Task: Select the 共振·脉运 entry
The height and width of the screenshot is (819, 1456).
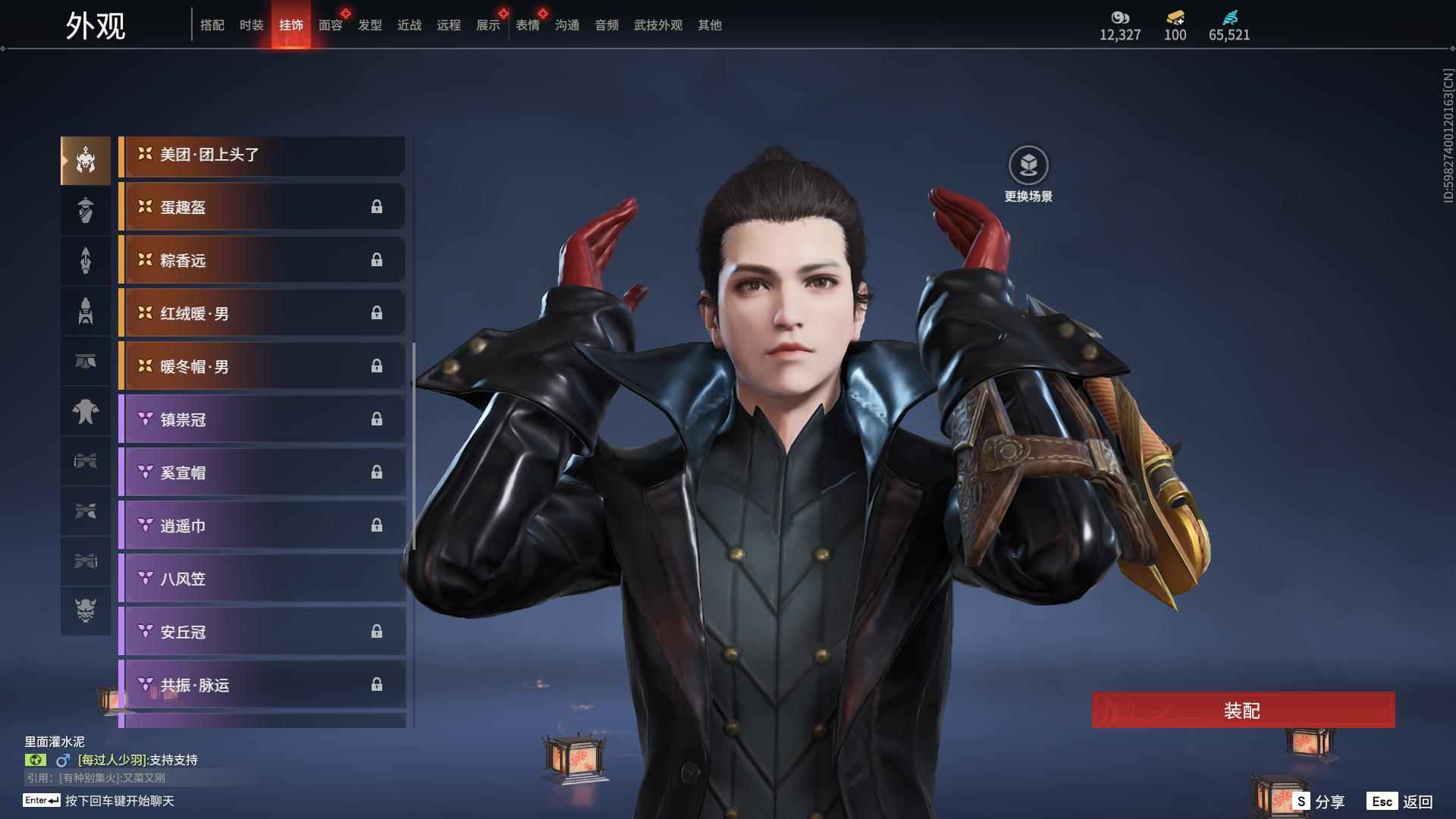Action: 262,685
